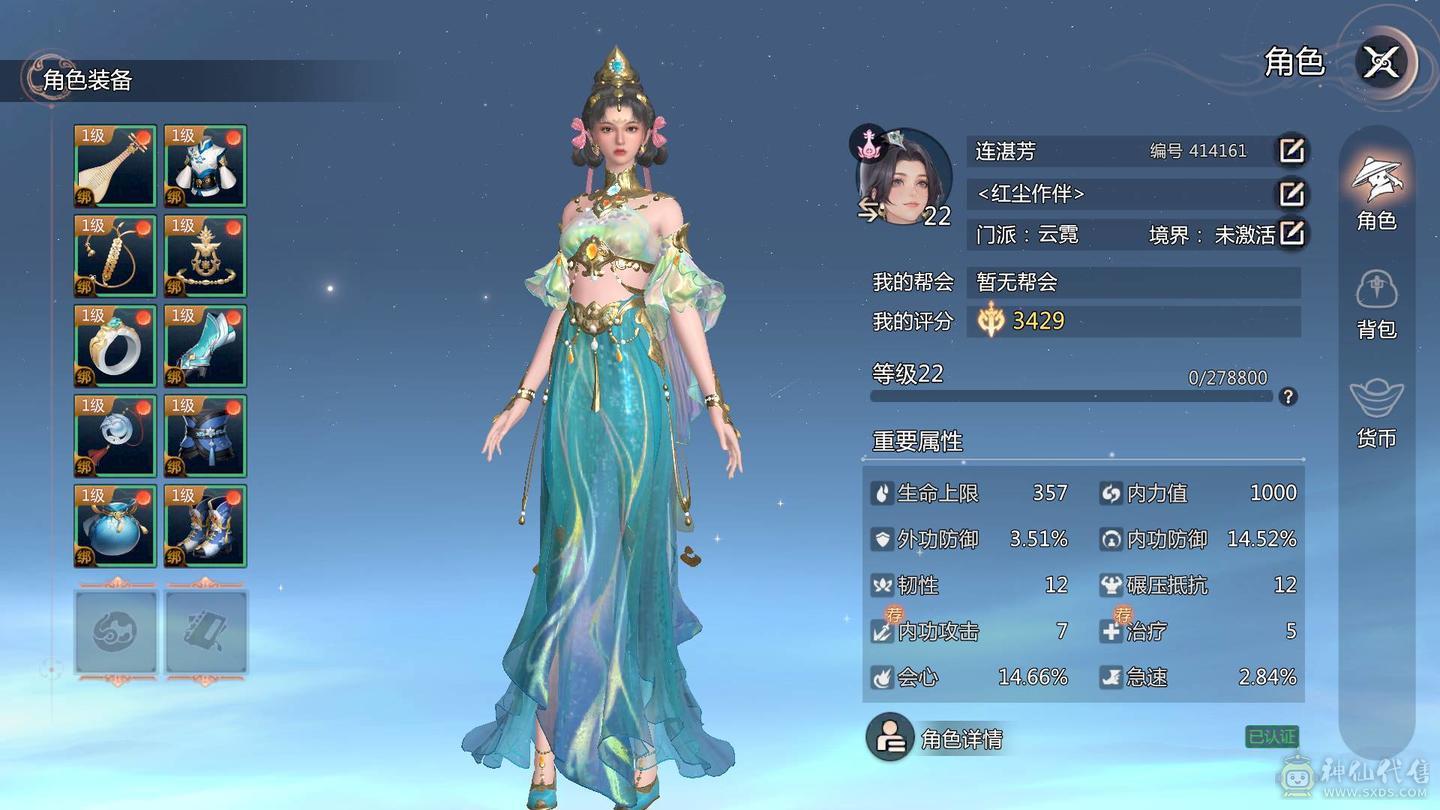Edit the 境界 未激活 field

(1291, 233)
